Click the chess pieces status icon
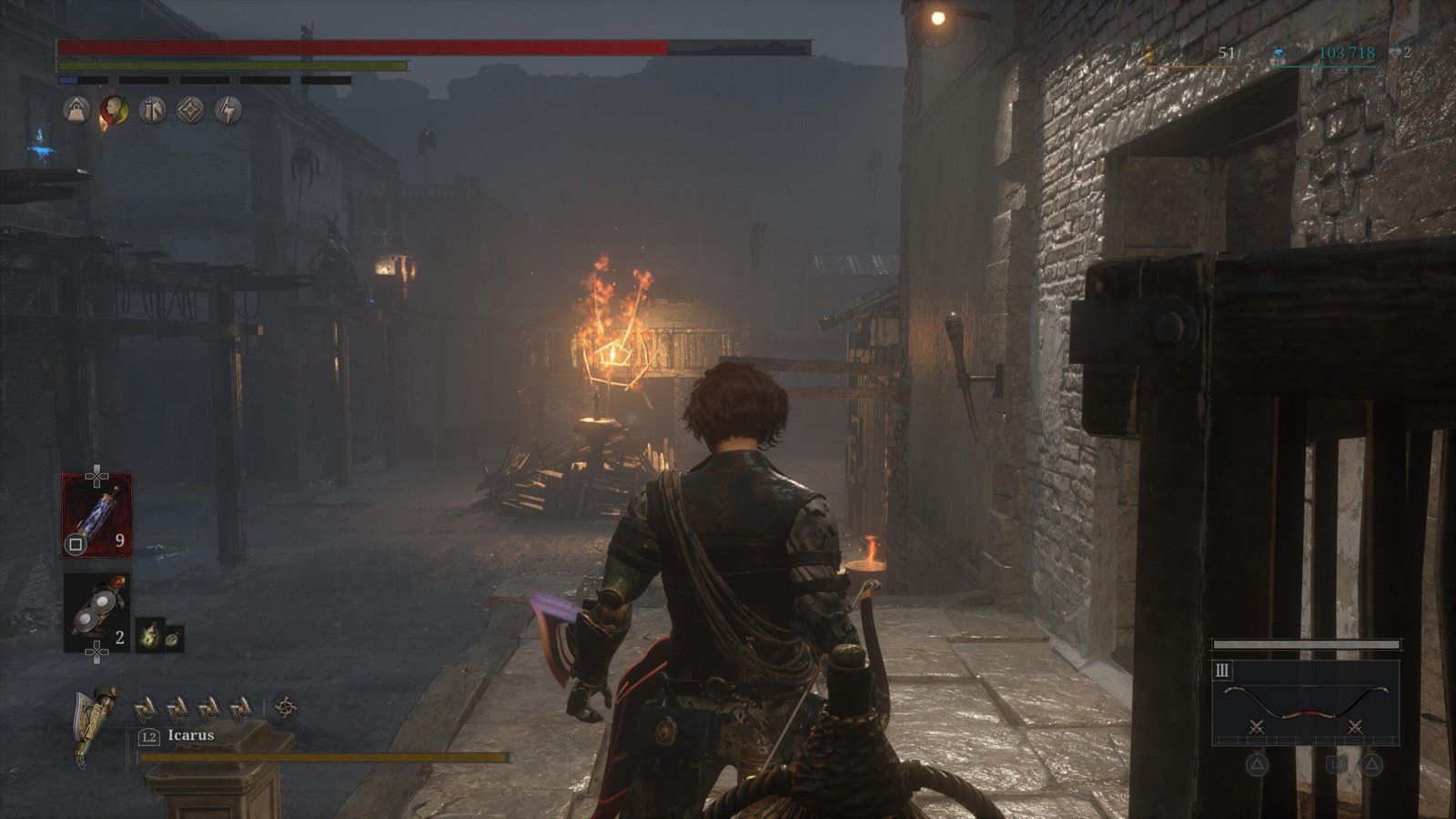1456x819 pixels. 152,111
